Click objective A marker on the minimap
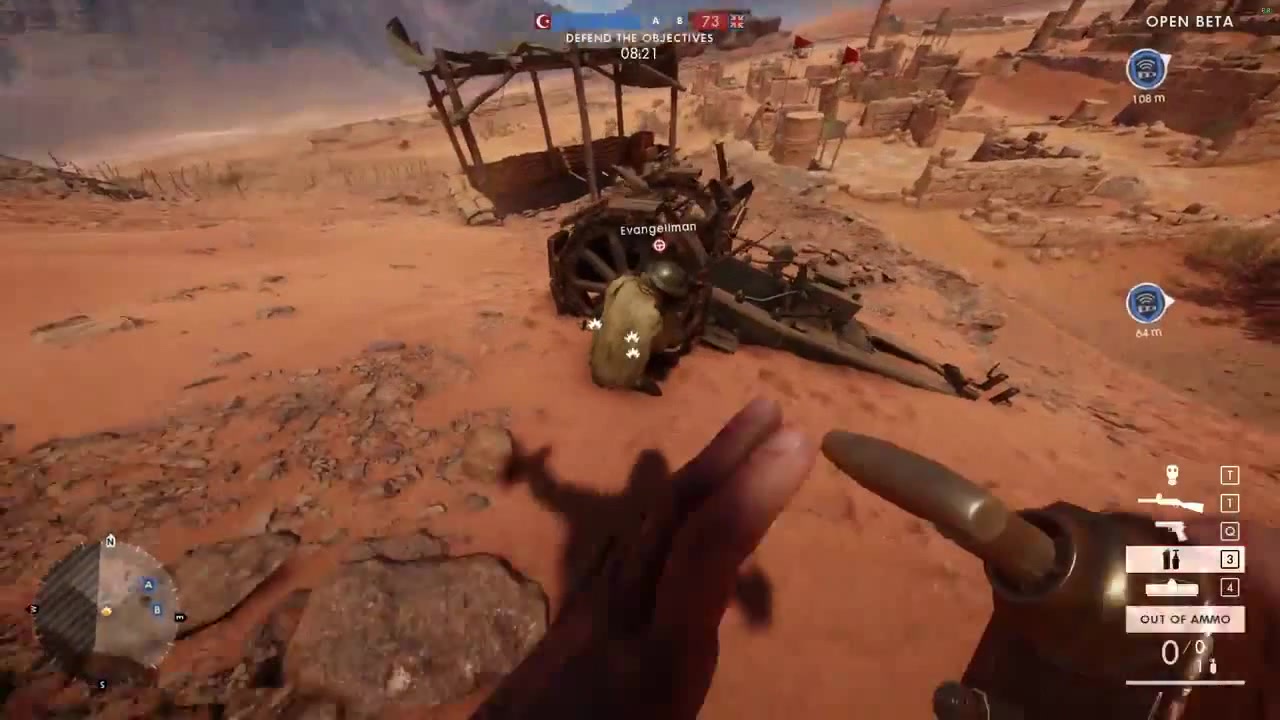 tap(148, 584)
